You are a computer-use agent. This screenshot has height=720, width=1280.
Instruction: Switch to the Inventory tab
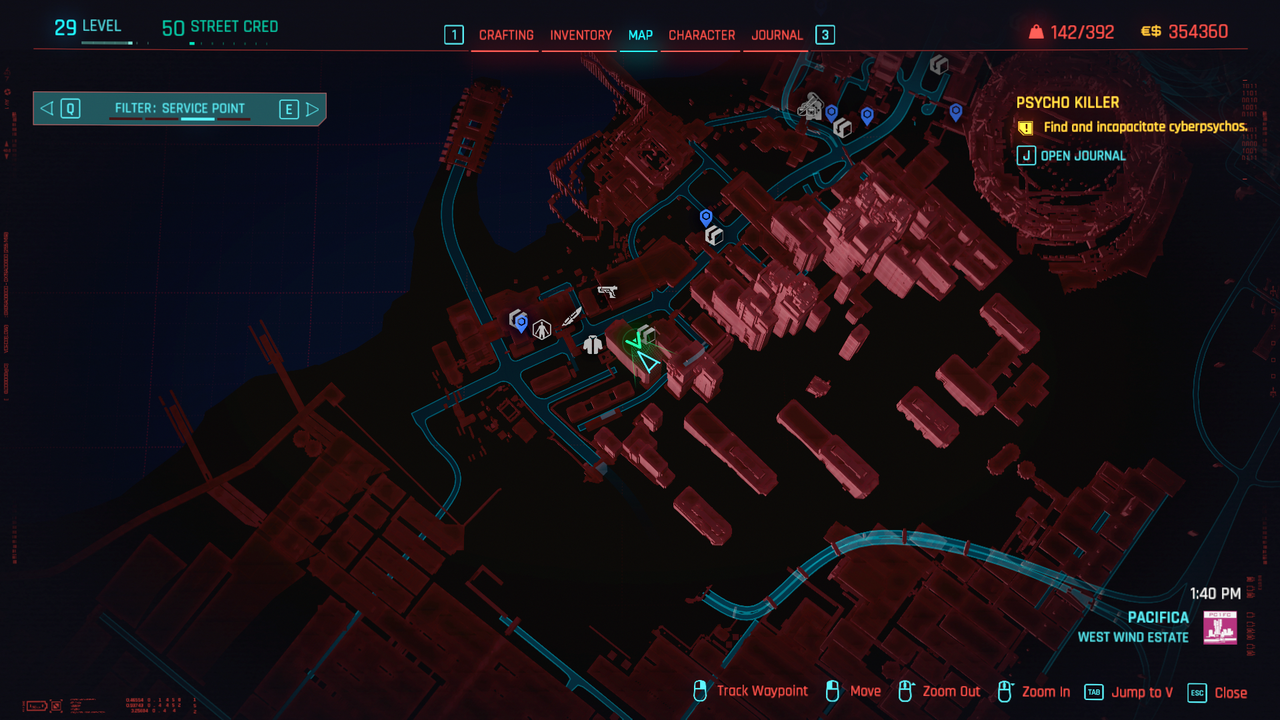point(581,35)
